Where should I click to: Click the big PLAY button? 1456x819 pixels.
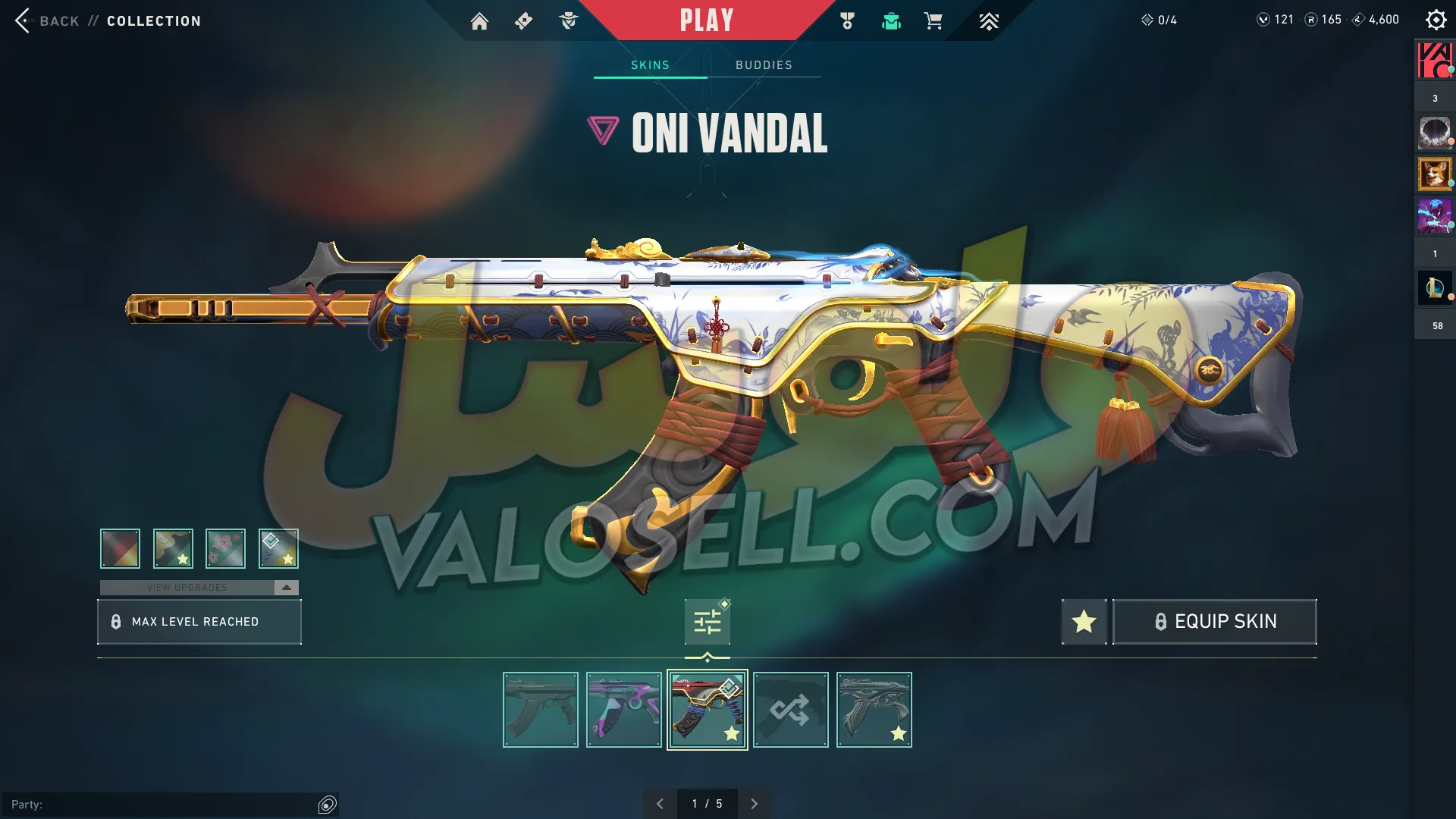(x=706, y=20)
